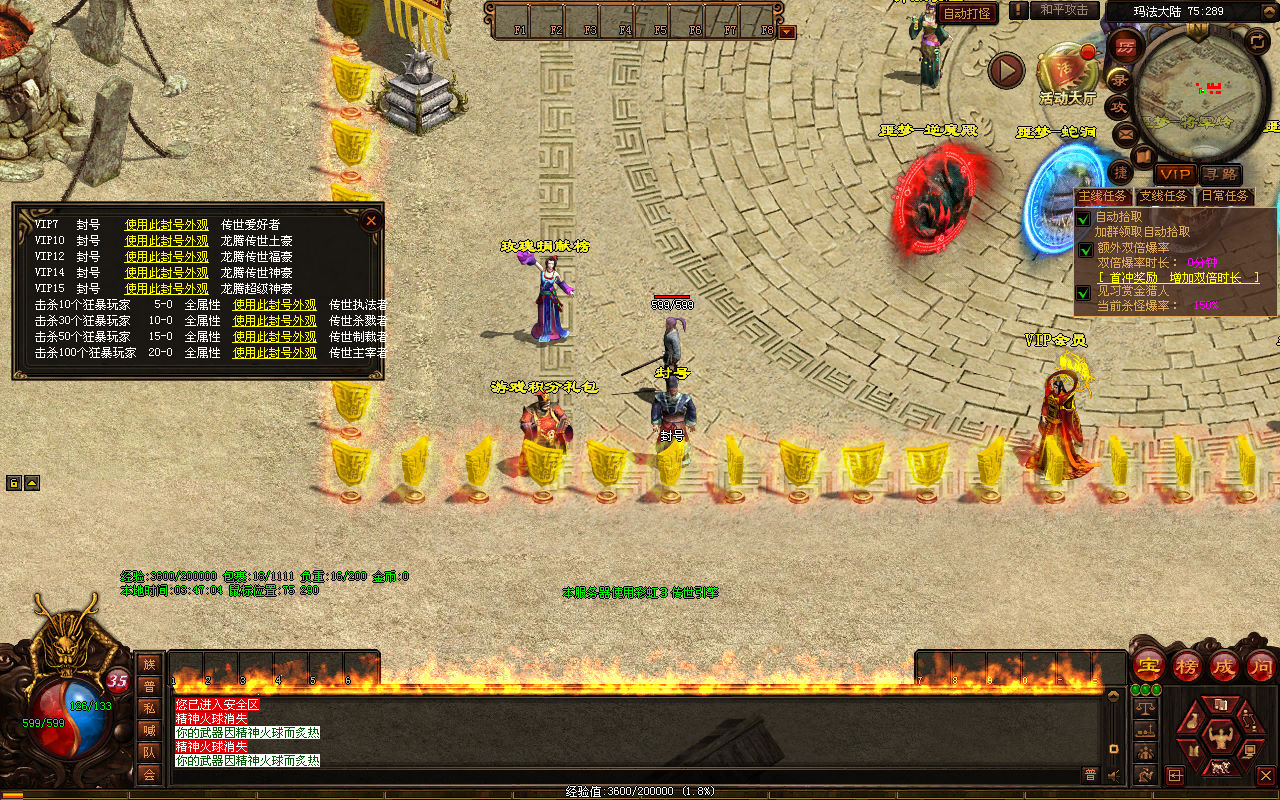Toggle the 自动打怪 auto-fight button
Screen dimensions: 1280x800
click(968, 13)
